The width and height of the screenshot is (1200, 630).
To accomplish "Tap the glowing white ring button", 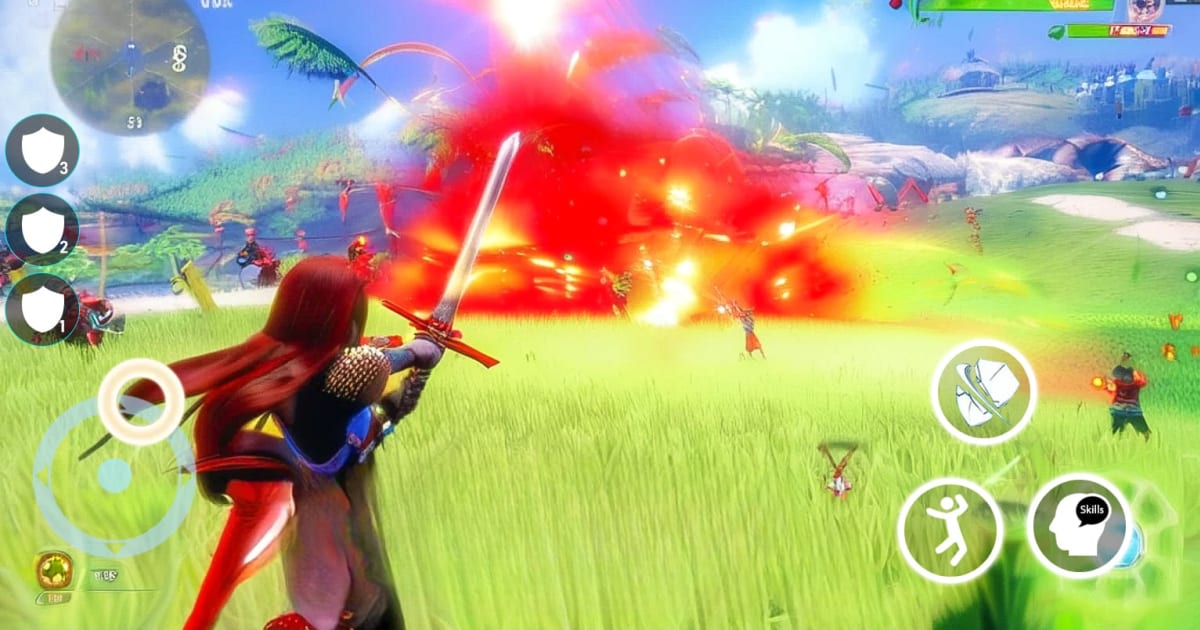I will pyautogui.click(x=141, y=402).
